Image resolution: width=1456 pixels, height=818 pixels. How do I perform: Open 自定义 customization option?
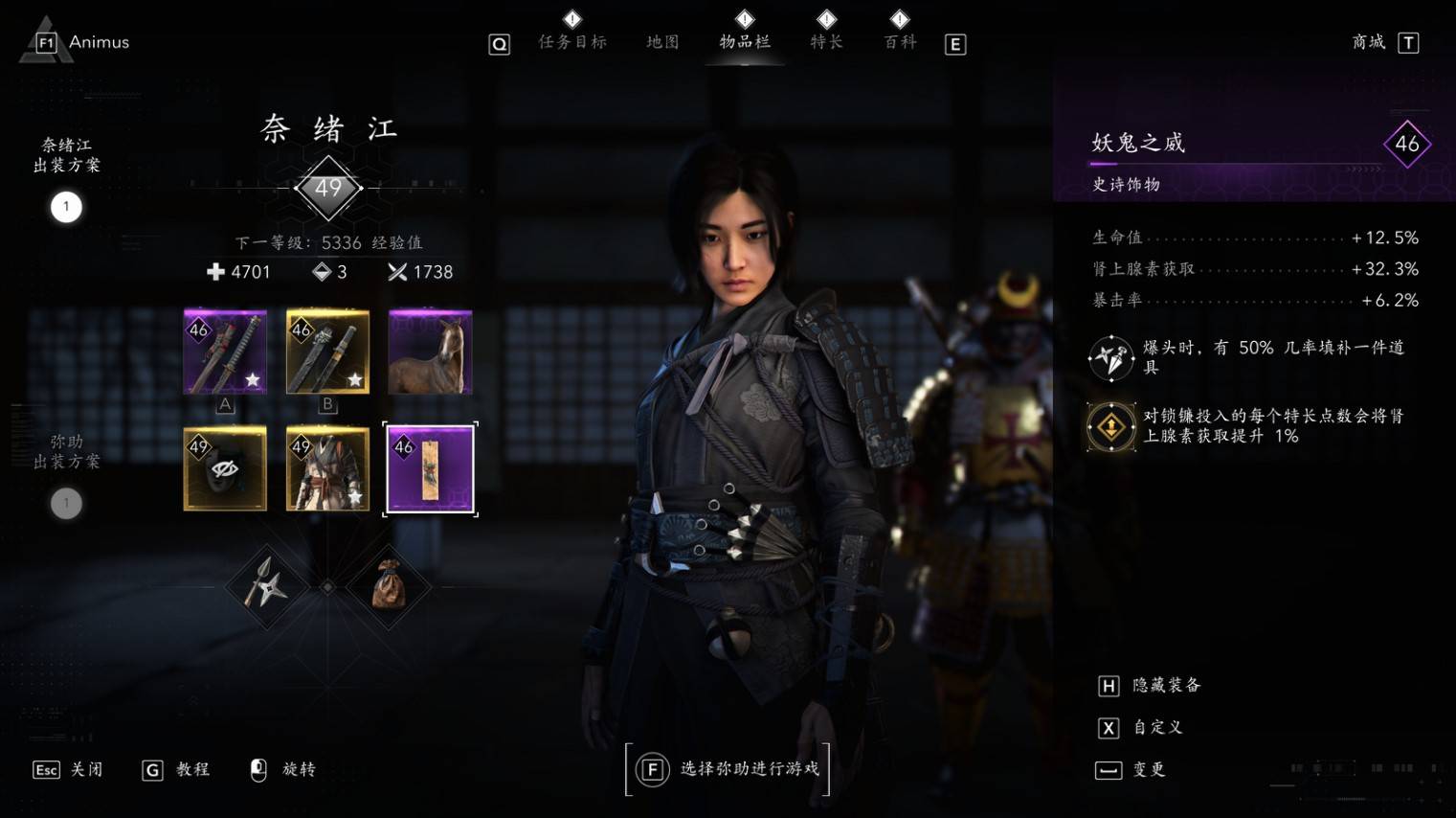tap(1157, 727)
